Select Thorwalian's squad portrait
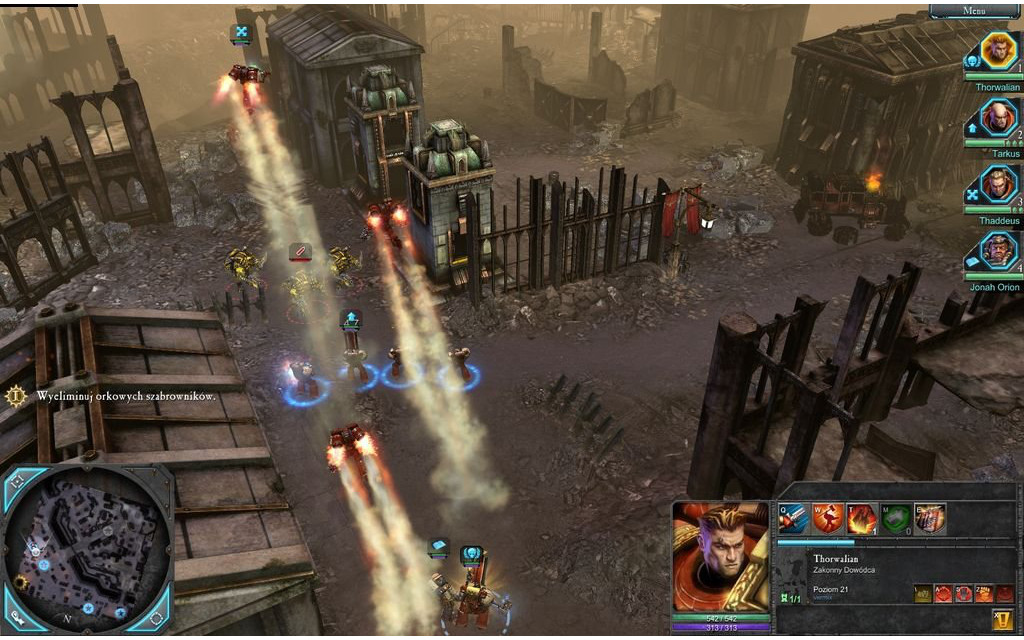 [997, 52]
